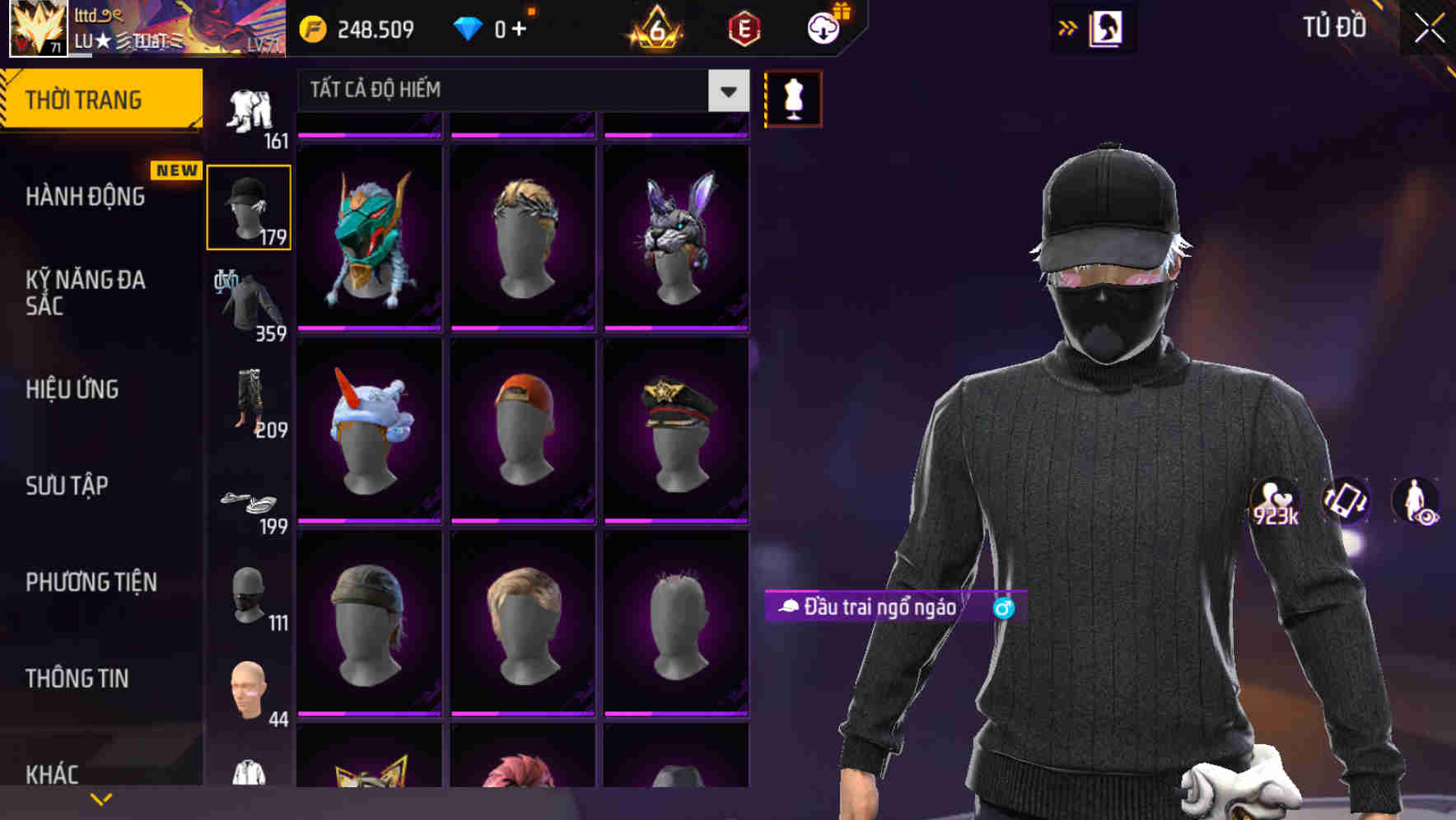Open THÔNG TIN from the left menu
This screenshot has height=820, width=1456.
click(77, 678)
